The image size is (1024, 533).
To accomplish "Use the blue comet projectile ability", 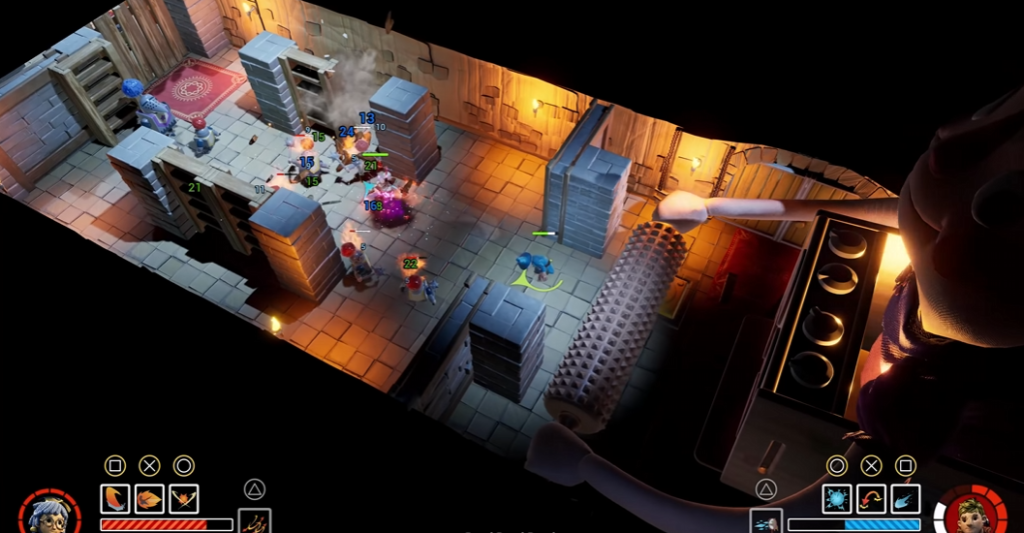I will coord(905,498).
